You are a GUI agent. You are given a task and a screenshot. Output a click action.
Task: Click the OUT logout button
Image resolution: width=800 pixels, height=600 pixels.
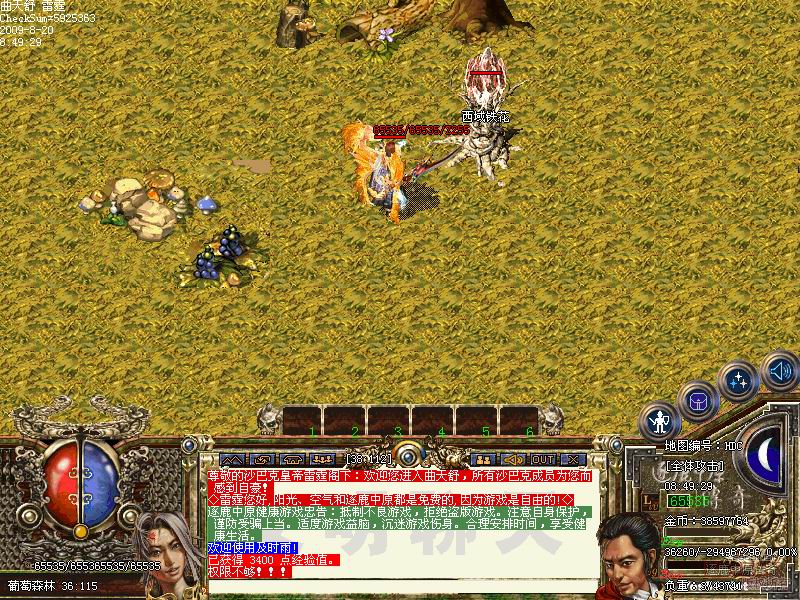pyautogui.click(x=543, y=460)
